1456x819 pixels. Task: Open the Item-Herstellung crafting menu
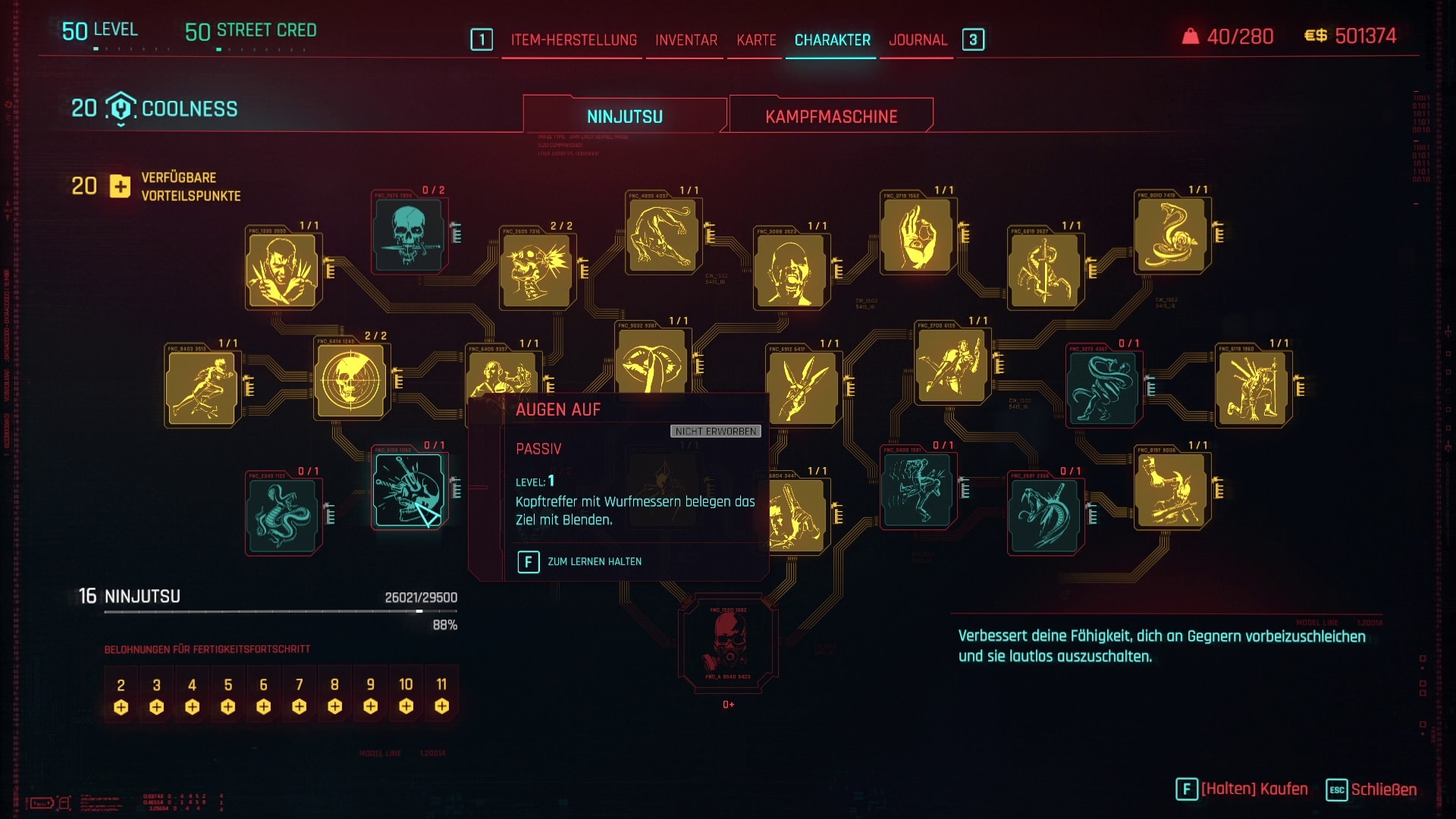click(x=573, y=40)
